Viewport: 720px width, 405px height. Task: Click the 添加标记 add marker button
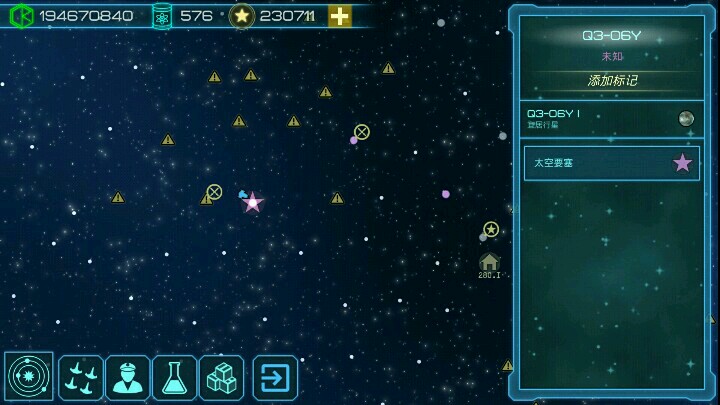click(612, 81)
